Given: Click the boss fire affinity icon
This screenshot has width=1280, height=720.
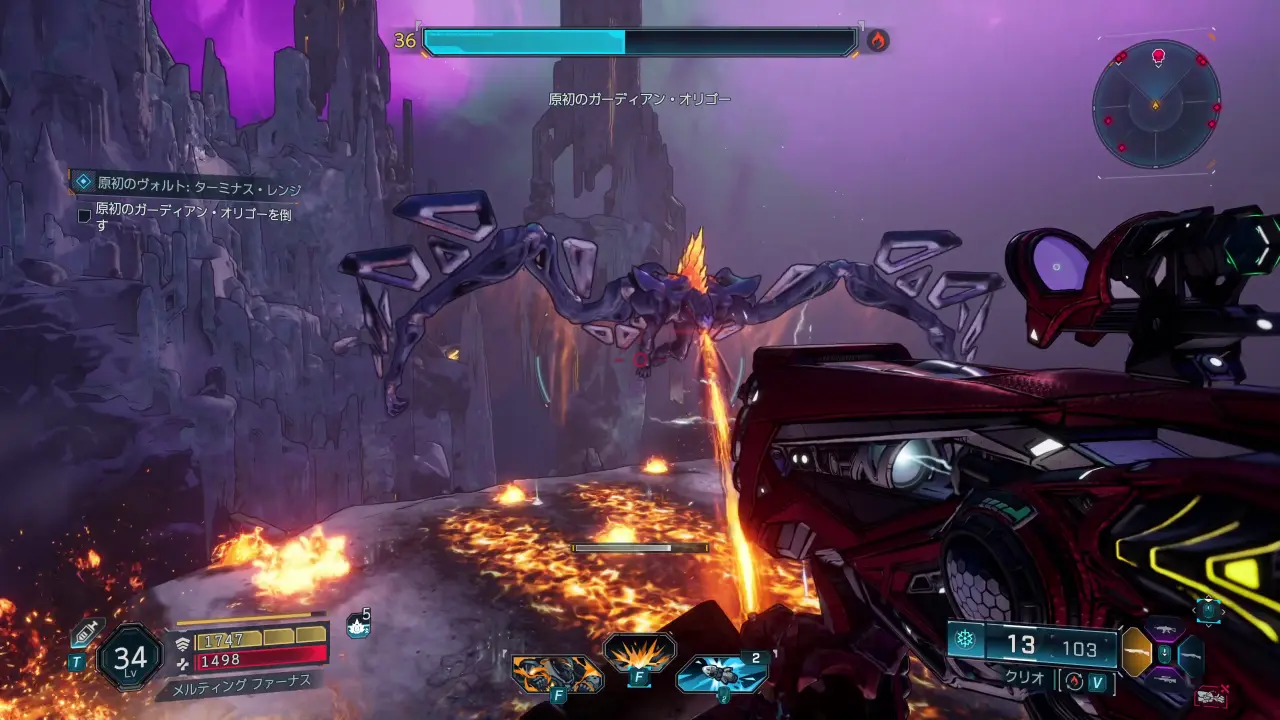Looking at the screenshot, I should click(x=877, y=41).
